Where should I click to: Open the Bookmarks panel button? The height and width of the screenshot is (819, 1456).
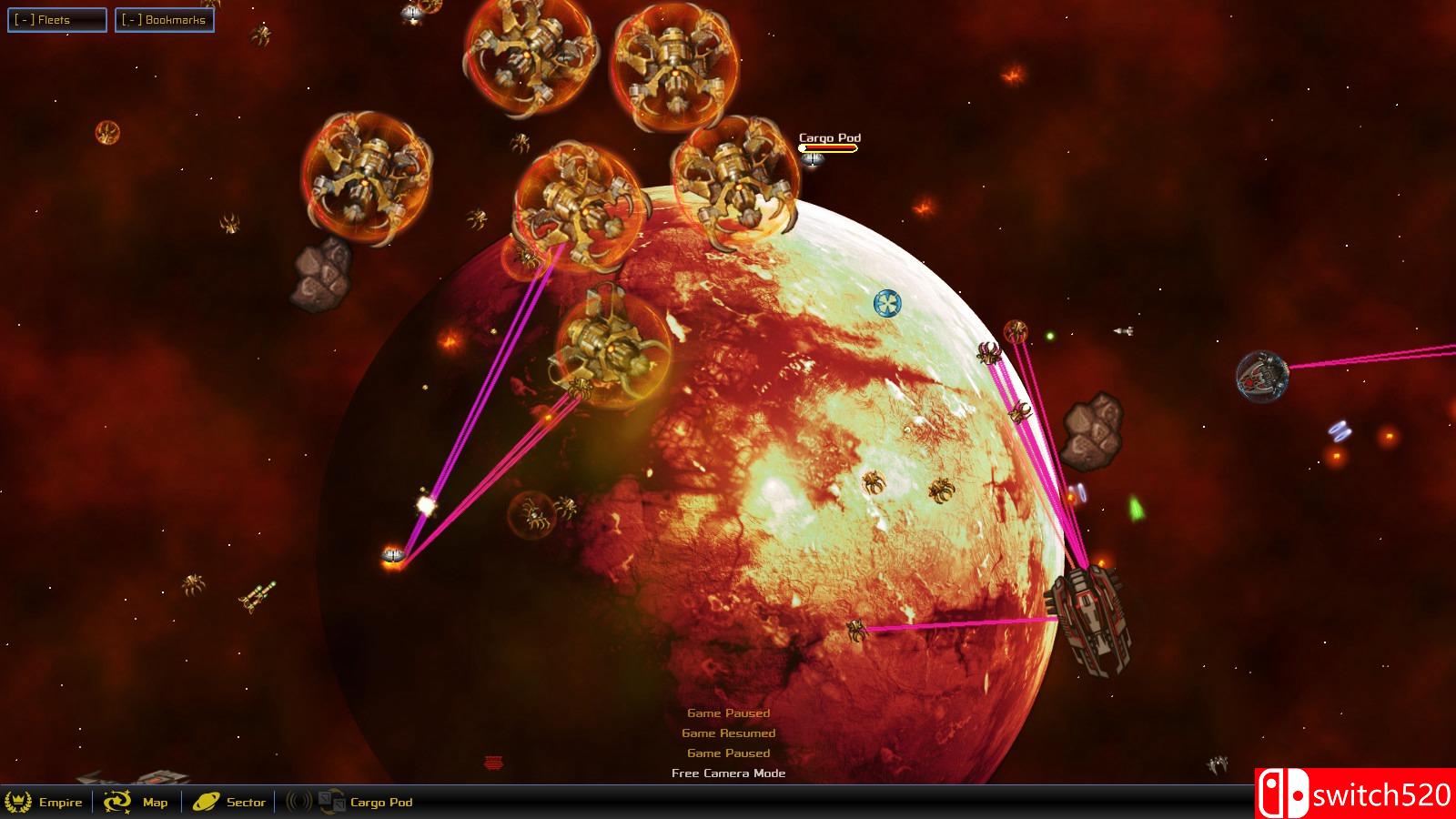165,18
